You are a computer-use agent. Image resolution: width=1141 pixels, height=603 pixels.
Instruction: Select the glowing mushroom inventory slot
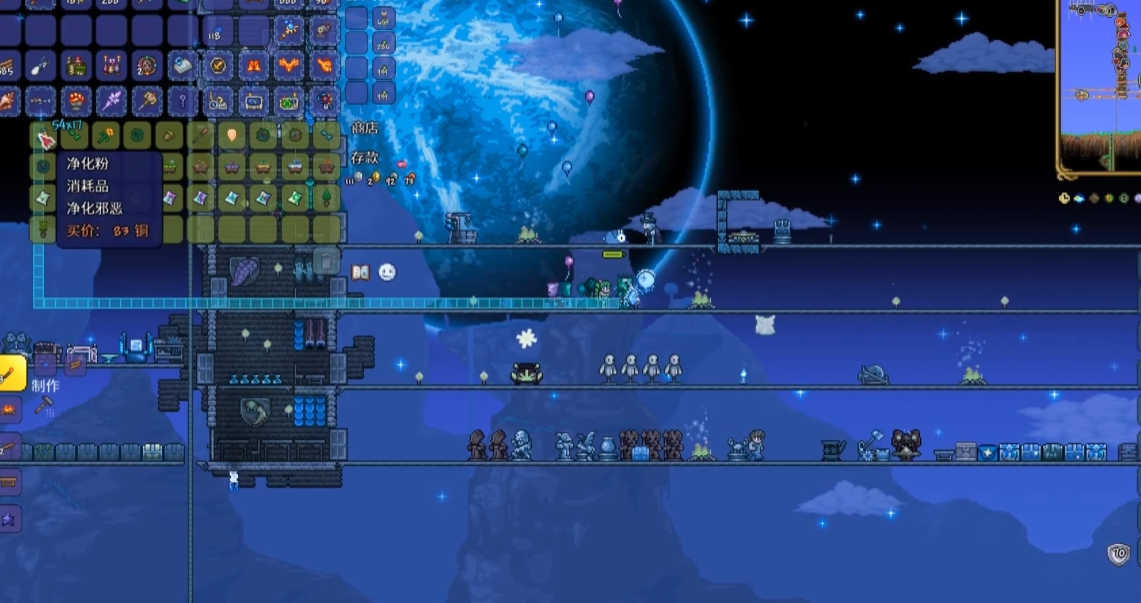click(x=75, y=101)
